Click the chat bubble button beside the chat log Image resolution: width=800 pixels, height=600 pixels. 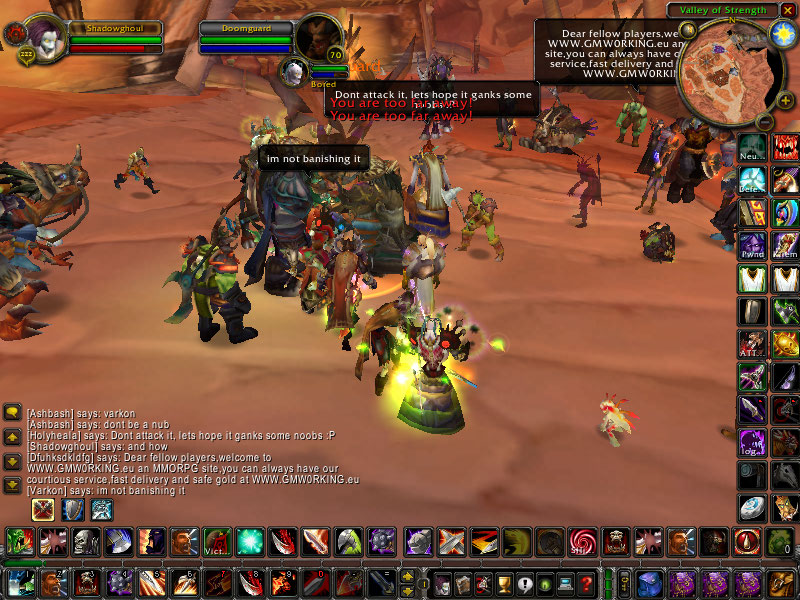coord(13,413)
